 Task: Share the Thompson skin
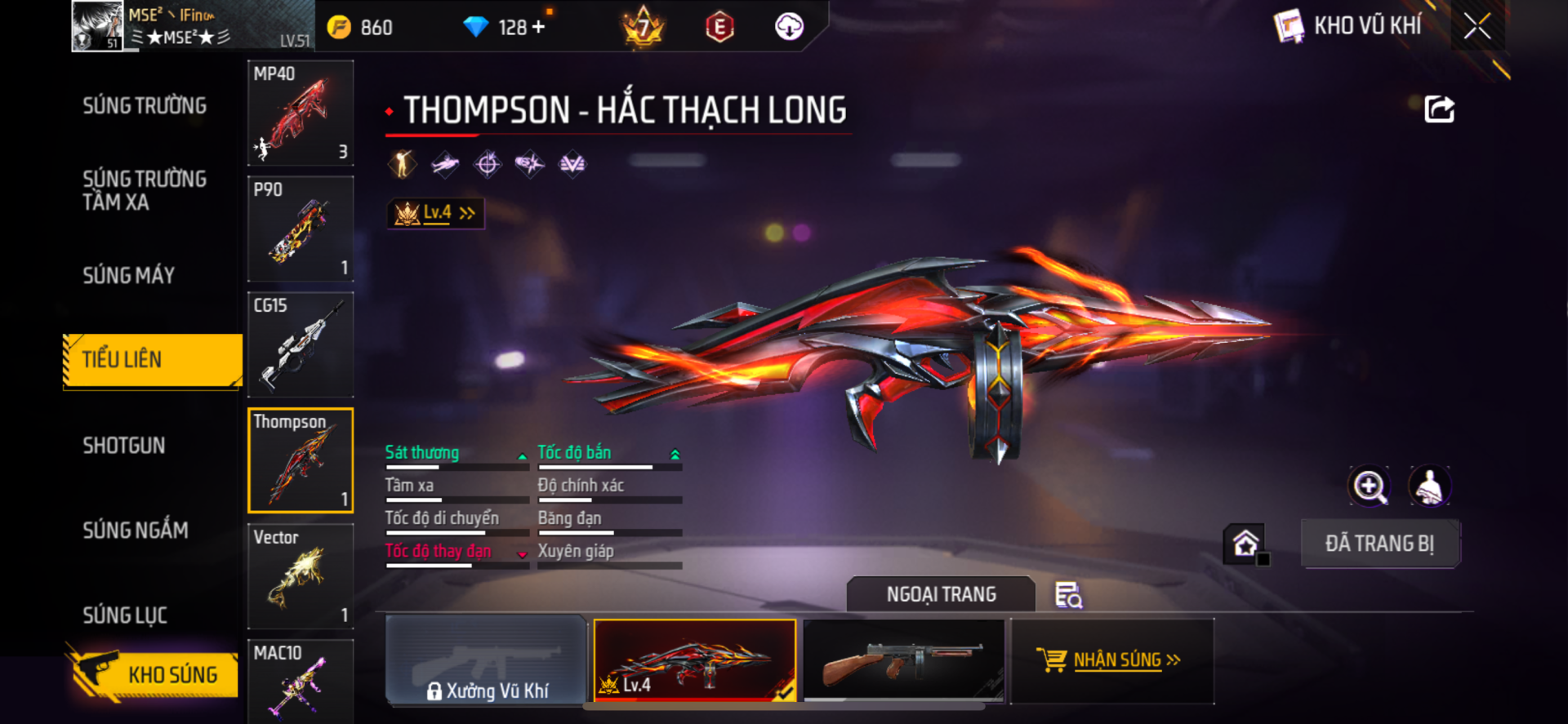pos(1439,109)
